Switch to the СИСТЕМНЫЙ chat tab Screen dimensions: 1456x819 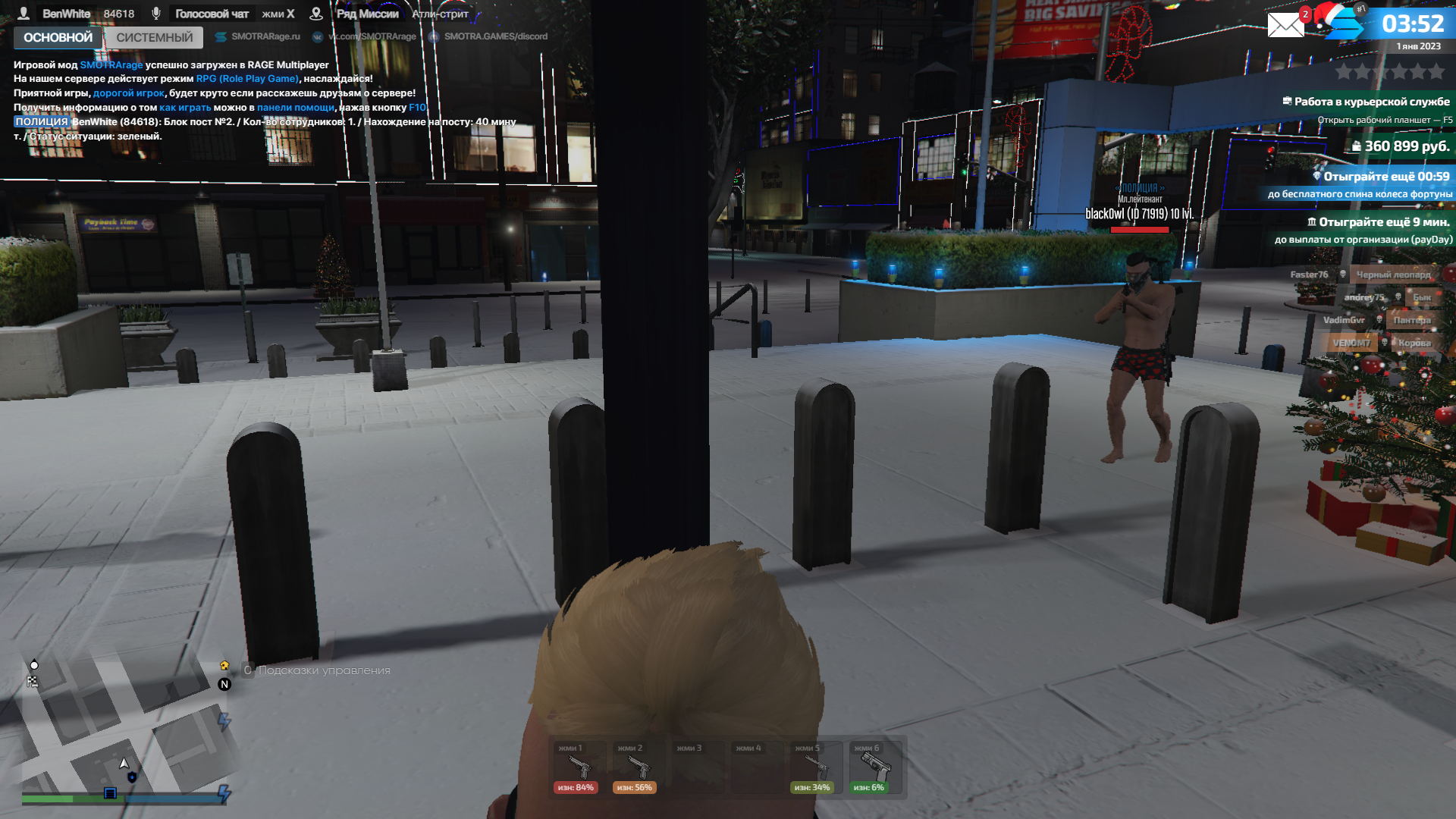(x=155, y=37)
